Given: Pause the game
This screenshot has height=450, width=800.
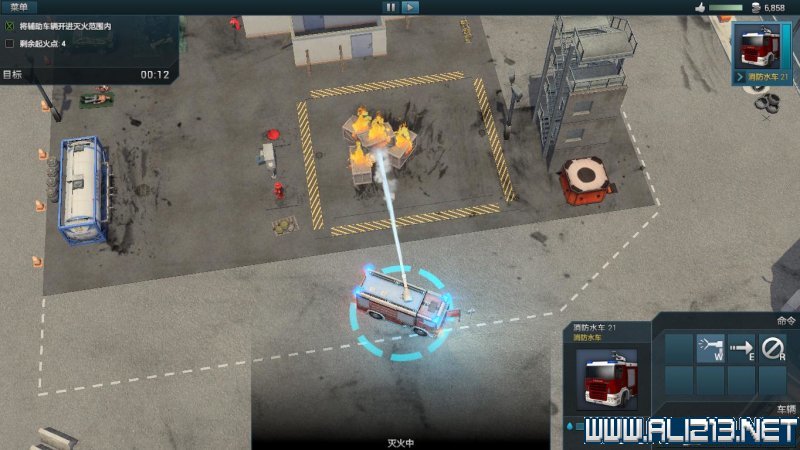Looking at the screenshot, I should pos(391,7).
